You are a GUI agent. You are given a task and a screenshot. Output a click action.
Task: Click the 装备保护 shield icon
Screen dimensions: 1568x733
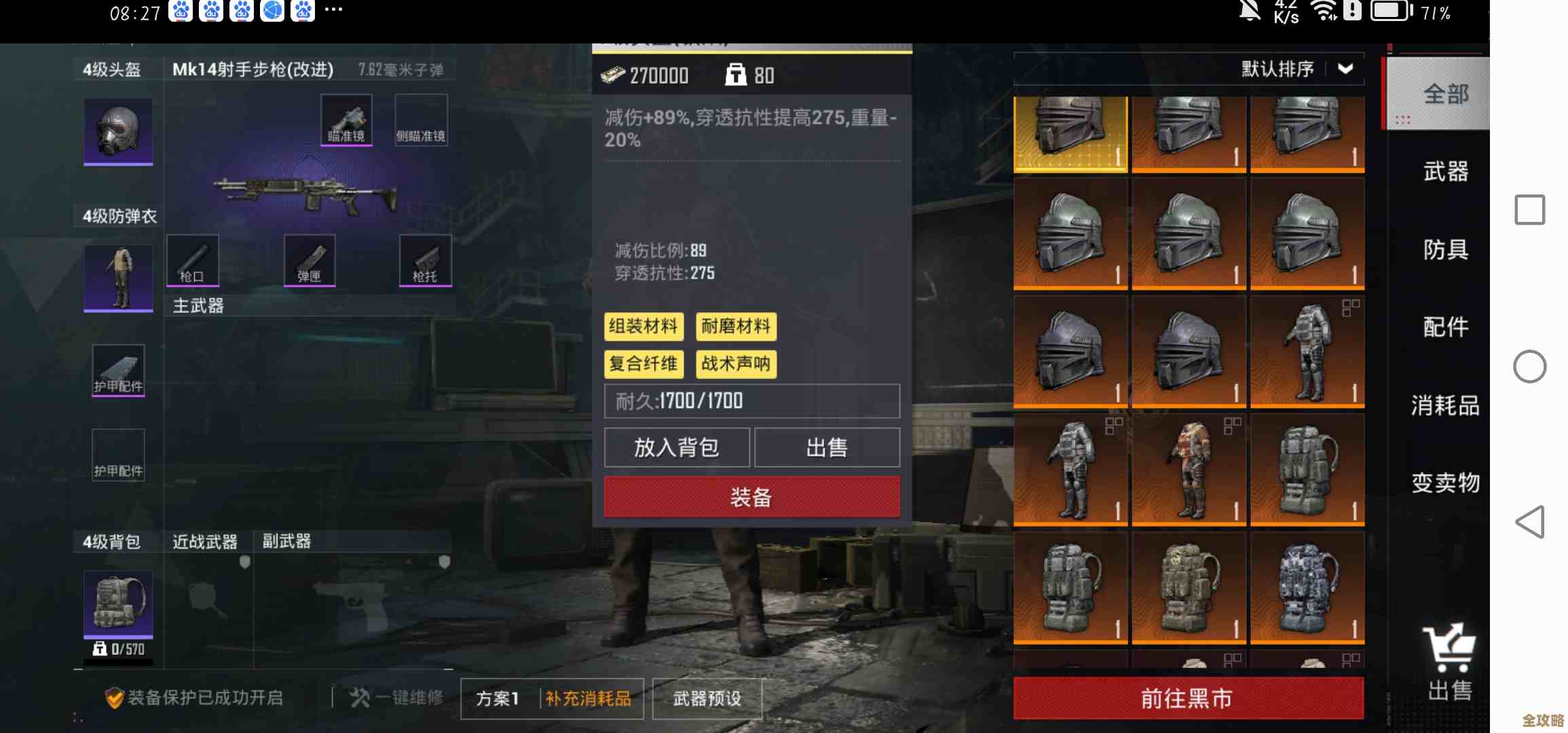point(117,697)
